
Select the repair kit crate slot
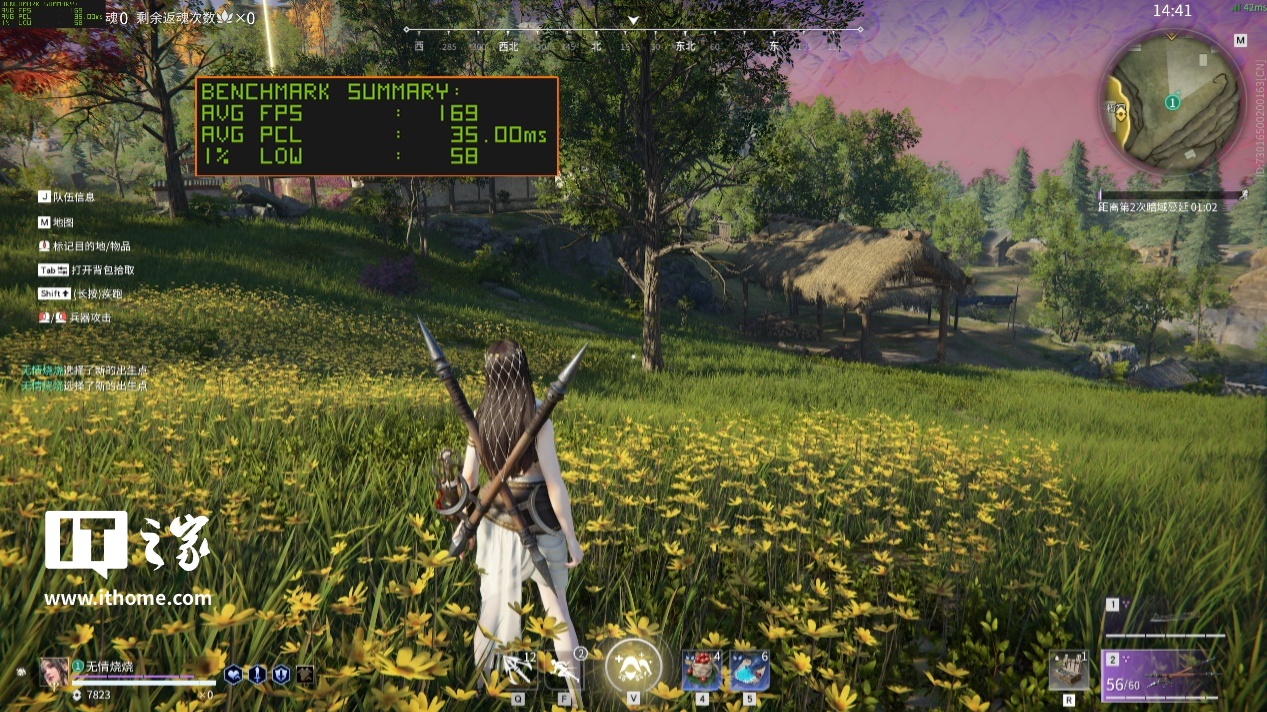coord(1068,670)
